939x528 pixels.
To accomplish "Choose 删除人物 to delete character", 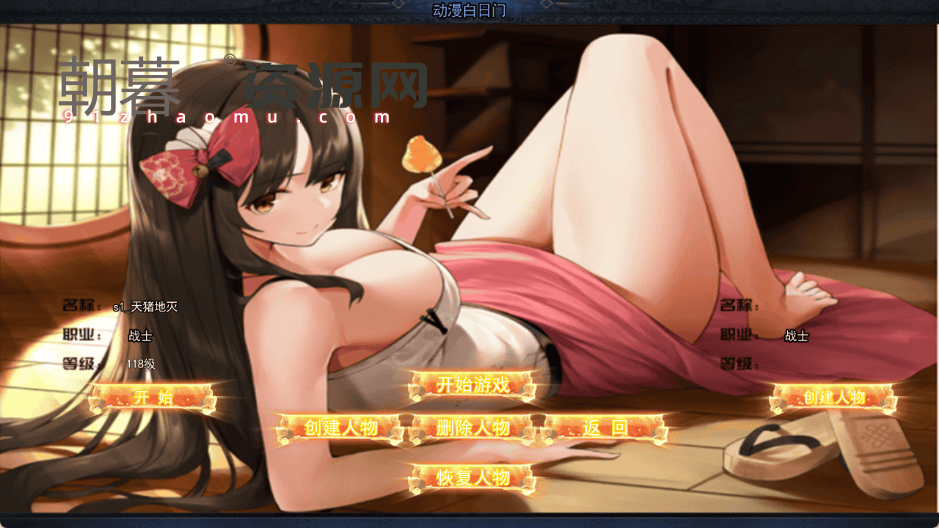I will (x=473, y=429).
